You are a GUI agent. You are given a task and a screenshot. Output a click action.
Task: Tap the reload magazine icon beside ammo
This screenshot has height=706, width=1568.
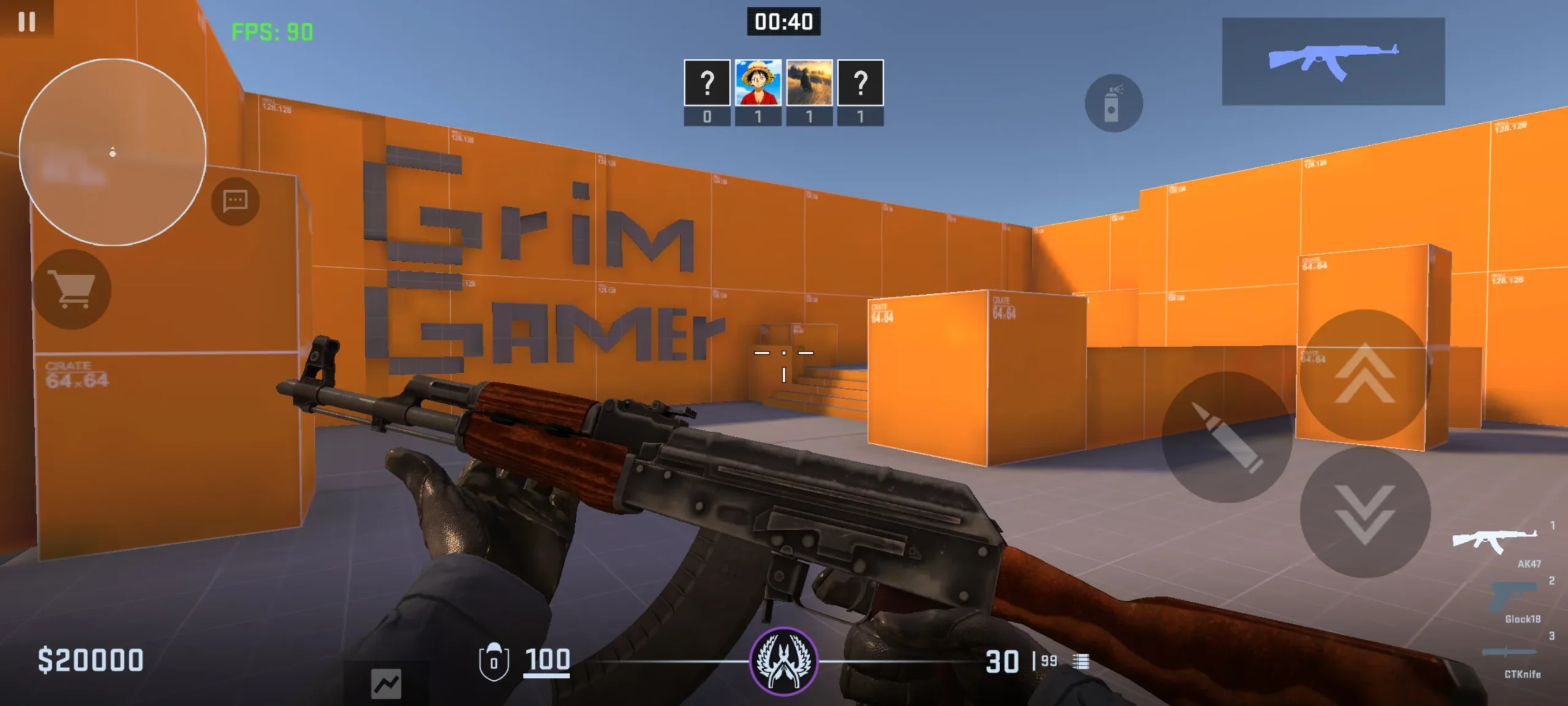[x=1081, y=661]
